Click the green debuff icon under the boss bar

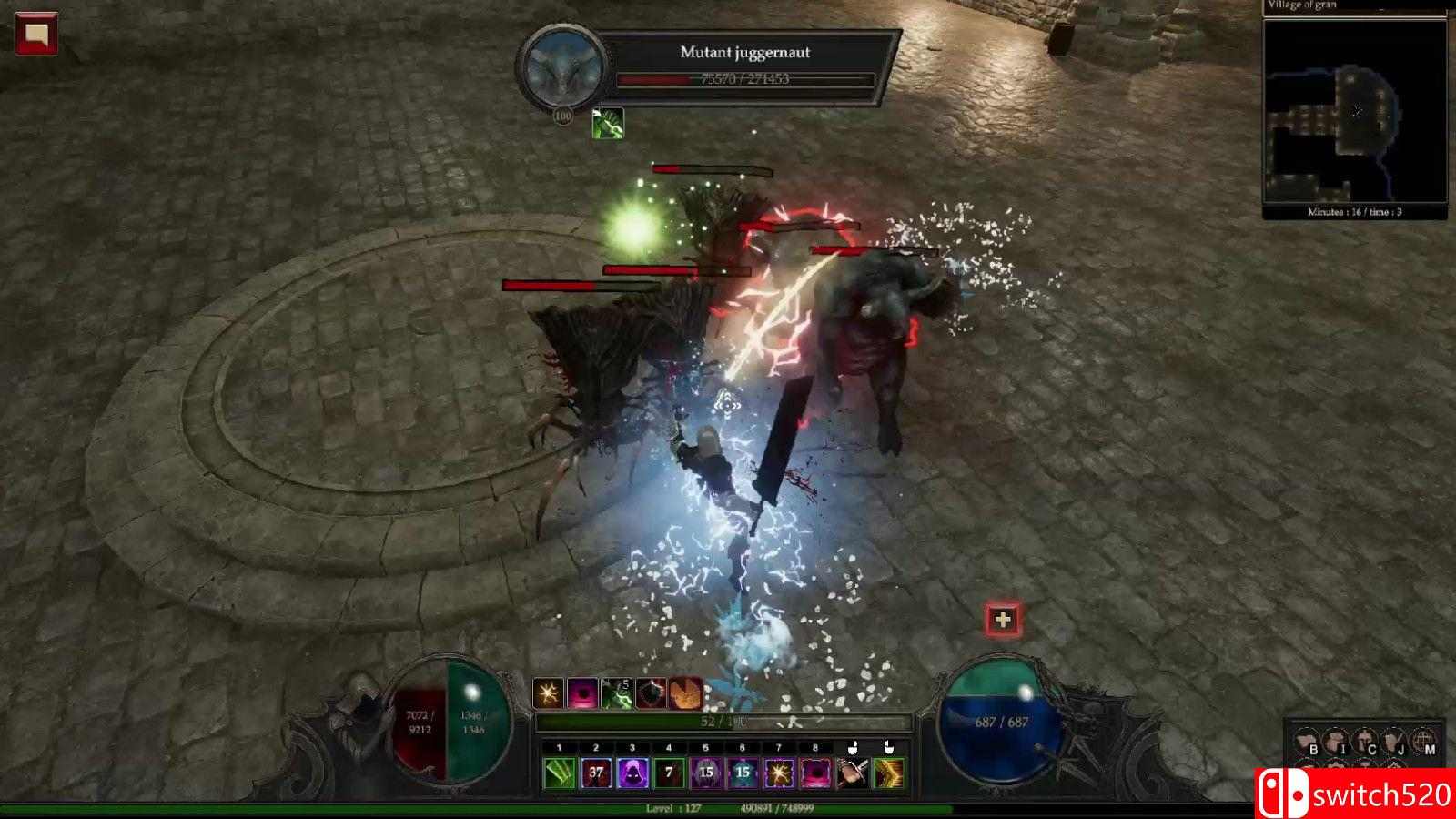609,123
